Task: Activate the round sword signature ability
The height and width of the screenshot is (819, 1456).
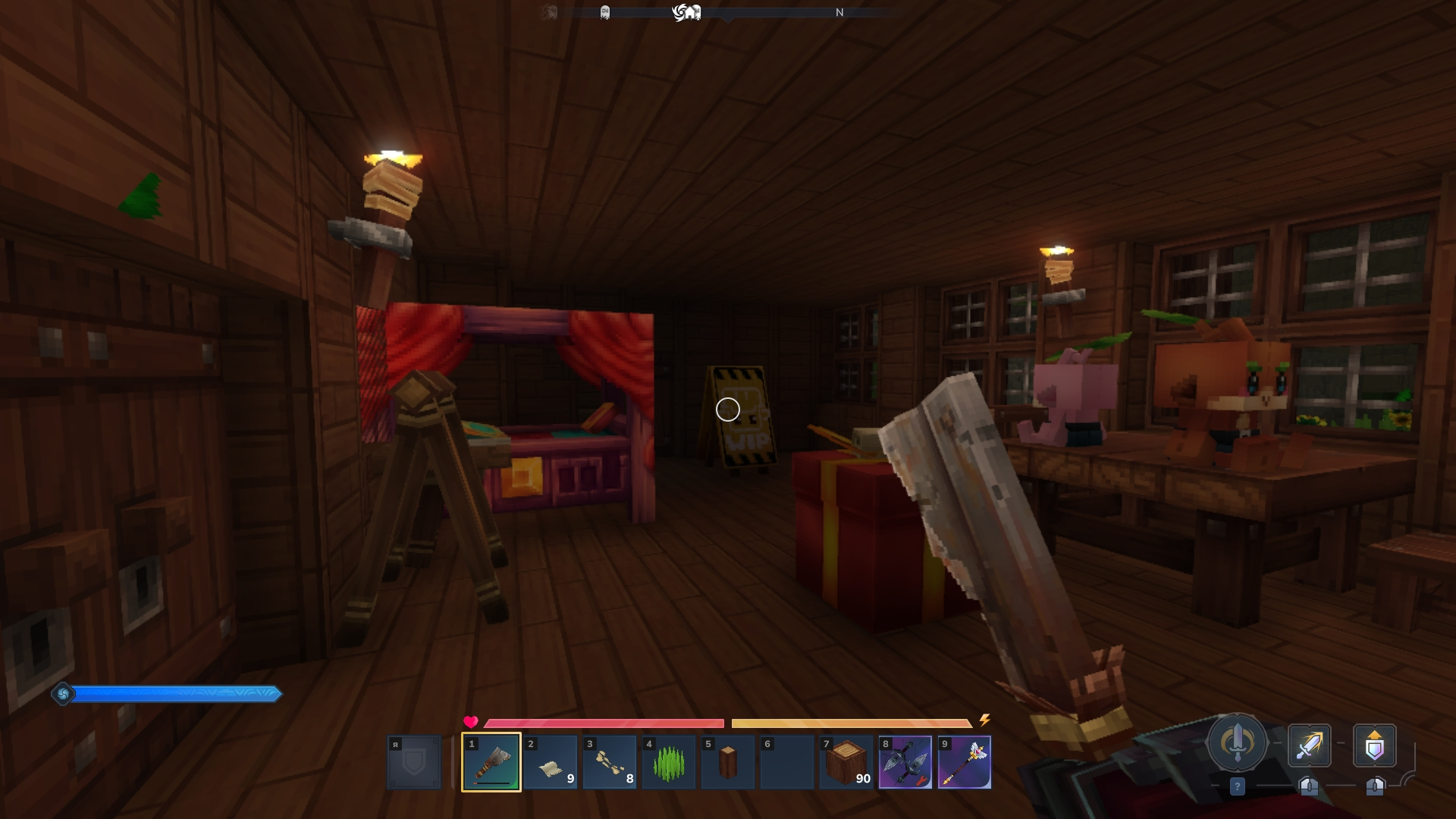Action: (x=1237, y=743)
